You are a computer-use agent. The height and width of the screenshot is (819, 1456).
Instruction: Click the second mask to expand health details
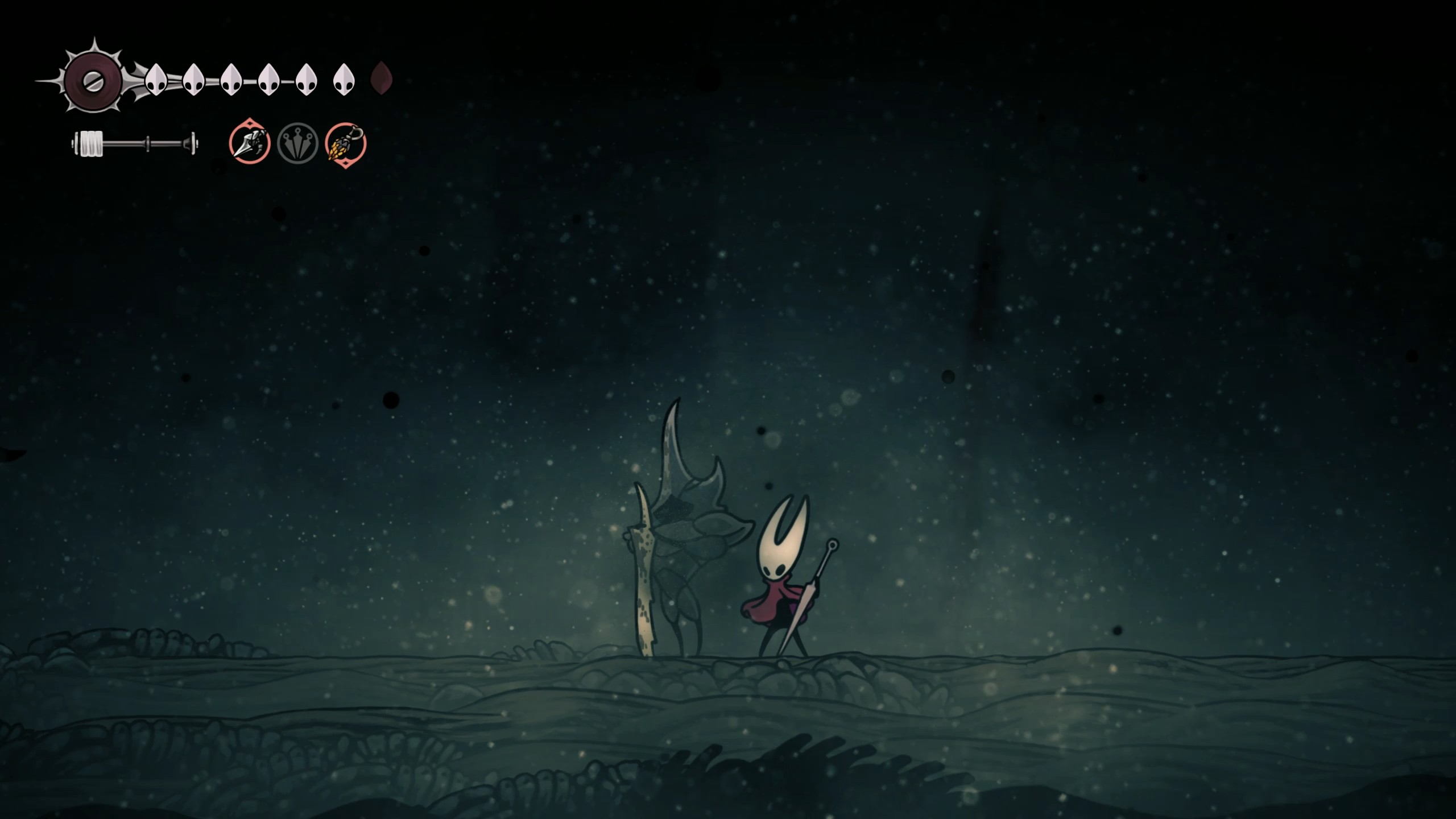193,80
